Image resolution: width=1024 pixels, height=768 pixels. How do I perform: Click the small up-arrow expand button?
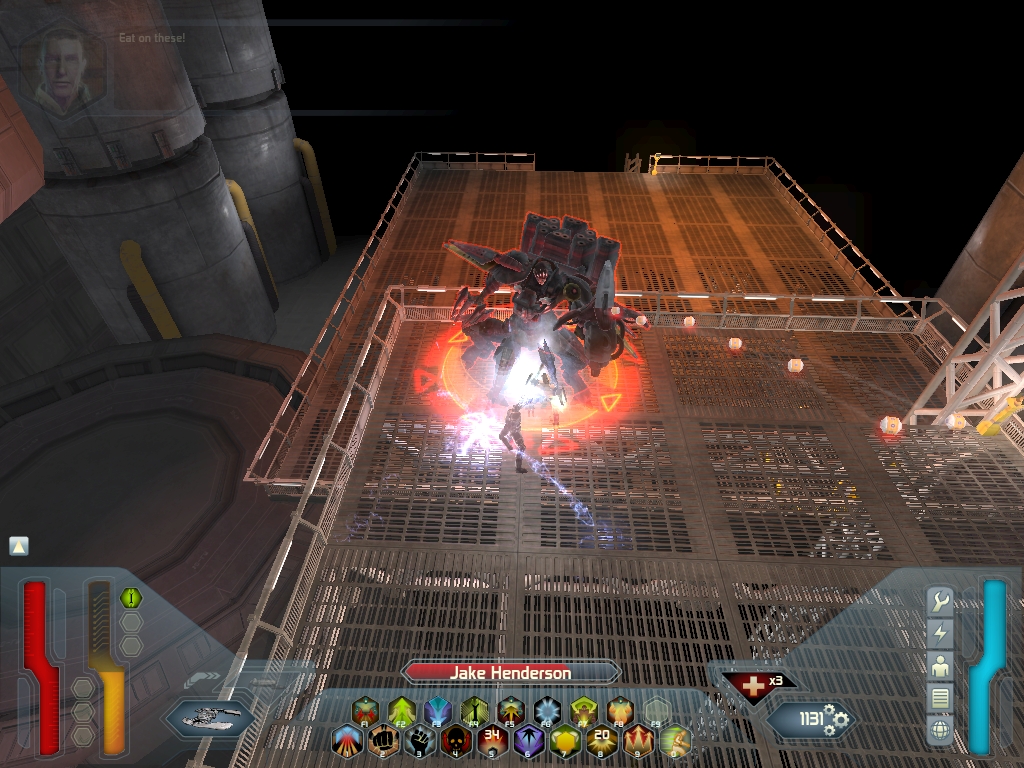coord(19,546)
